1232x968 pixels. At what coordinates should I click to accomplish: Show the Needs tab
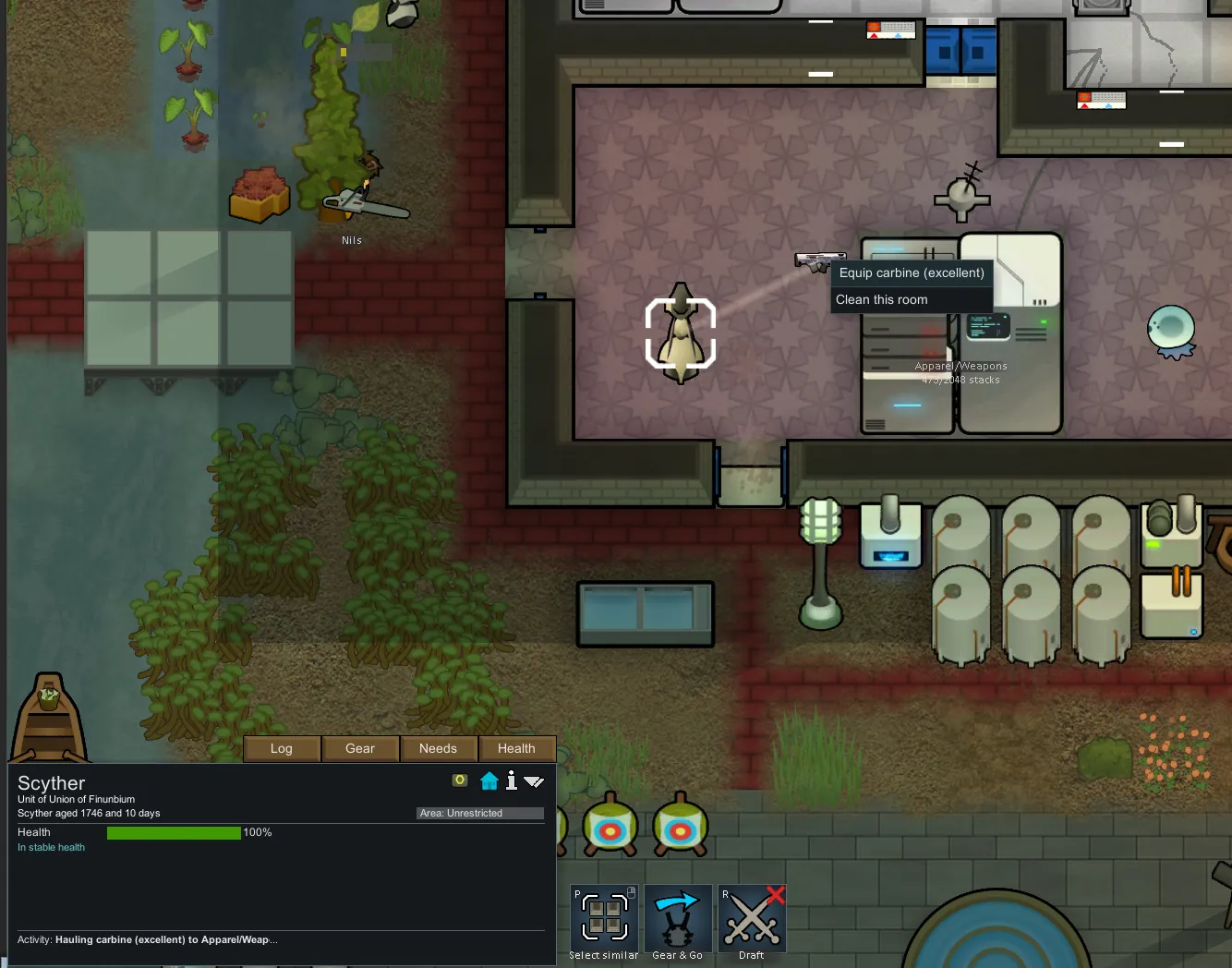point(438,748)
